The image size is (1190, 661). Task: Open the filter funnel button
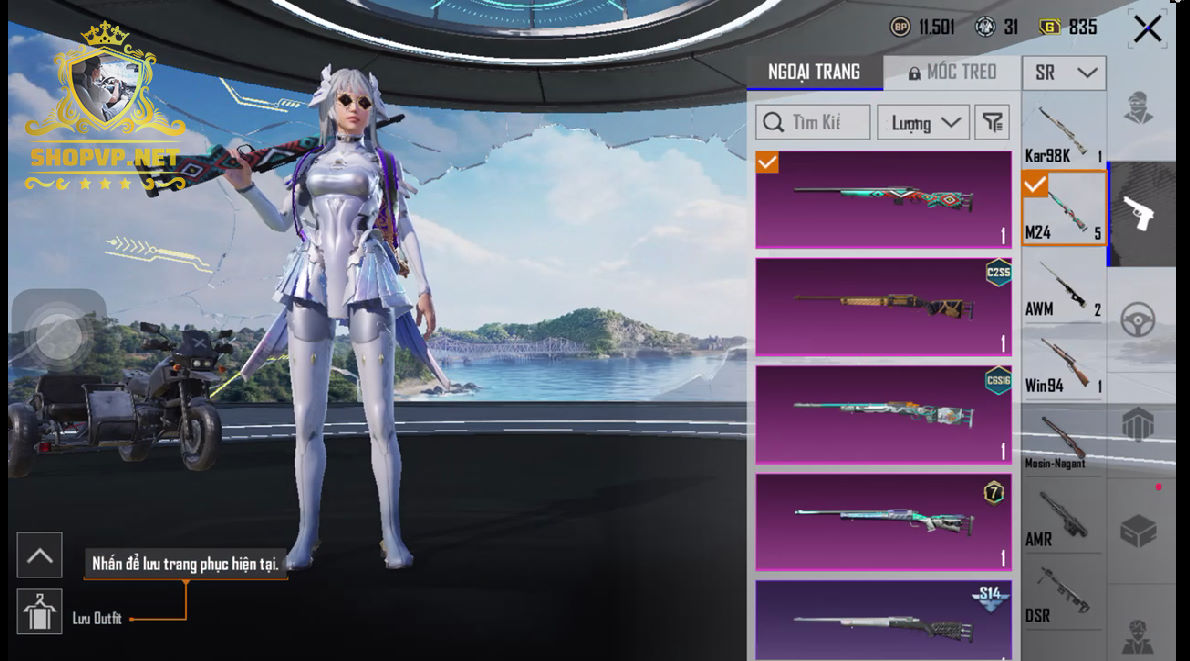tap(991, 123)
